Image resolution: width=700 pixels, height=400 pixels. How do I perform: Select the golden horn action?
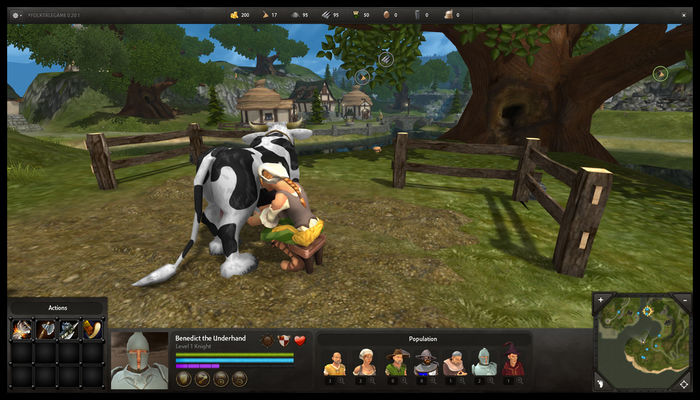92,328
